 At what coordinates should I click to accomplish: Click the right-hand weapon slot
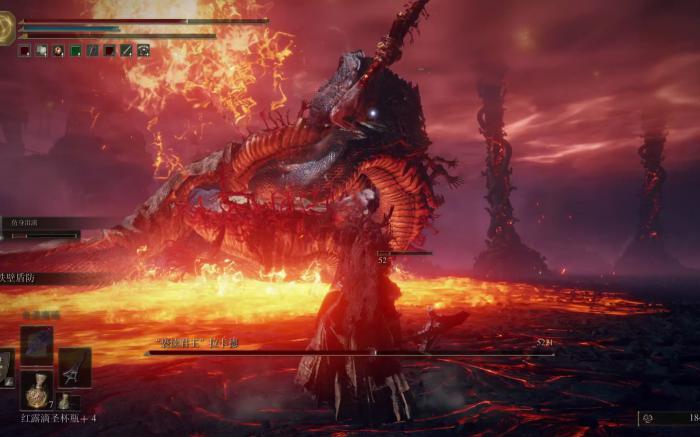point(74,367)
